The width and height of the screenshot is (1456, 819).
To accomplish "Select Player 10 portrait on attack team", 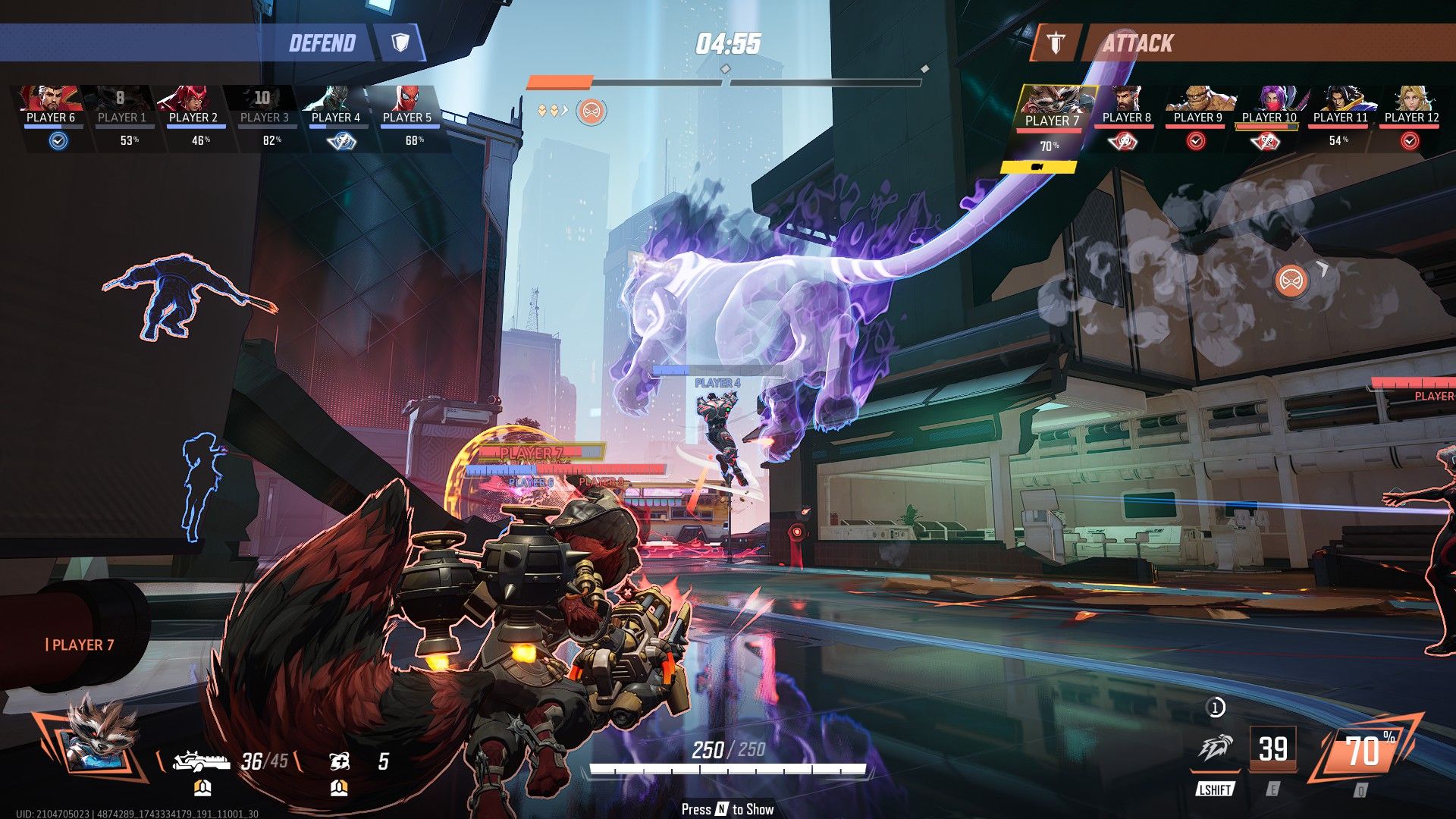I will pos(1269,99).
